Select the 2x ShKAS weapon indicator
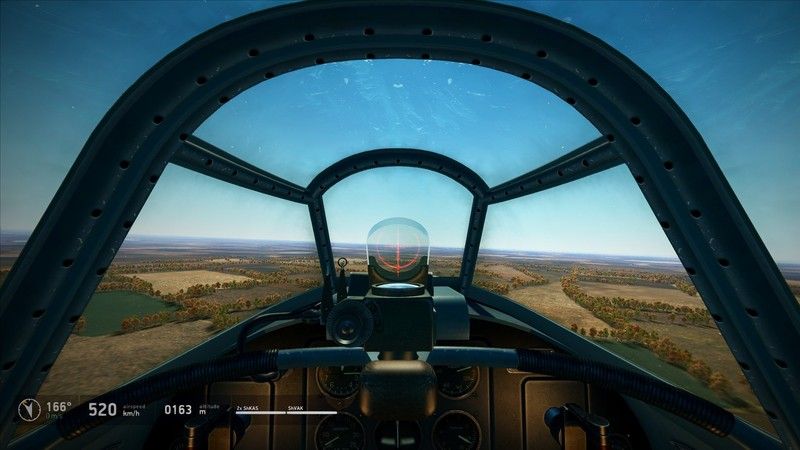800x450 pixels. coord(248,408)
